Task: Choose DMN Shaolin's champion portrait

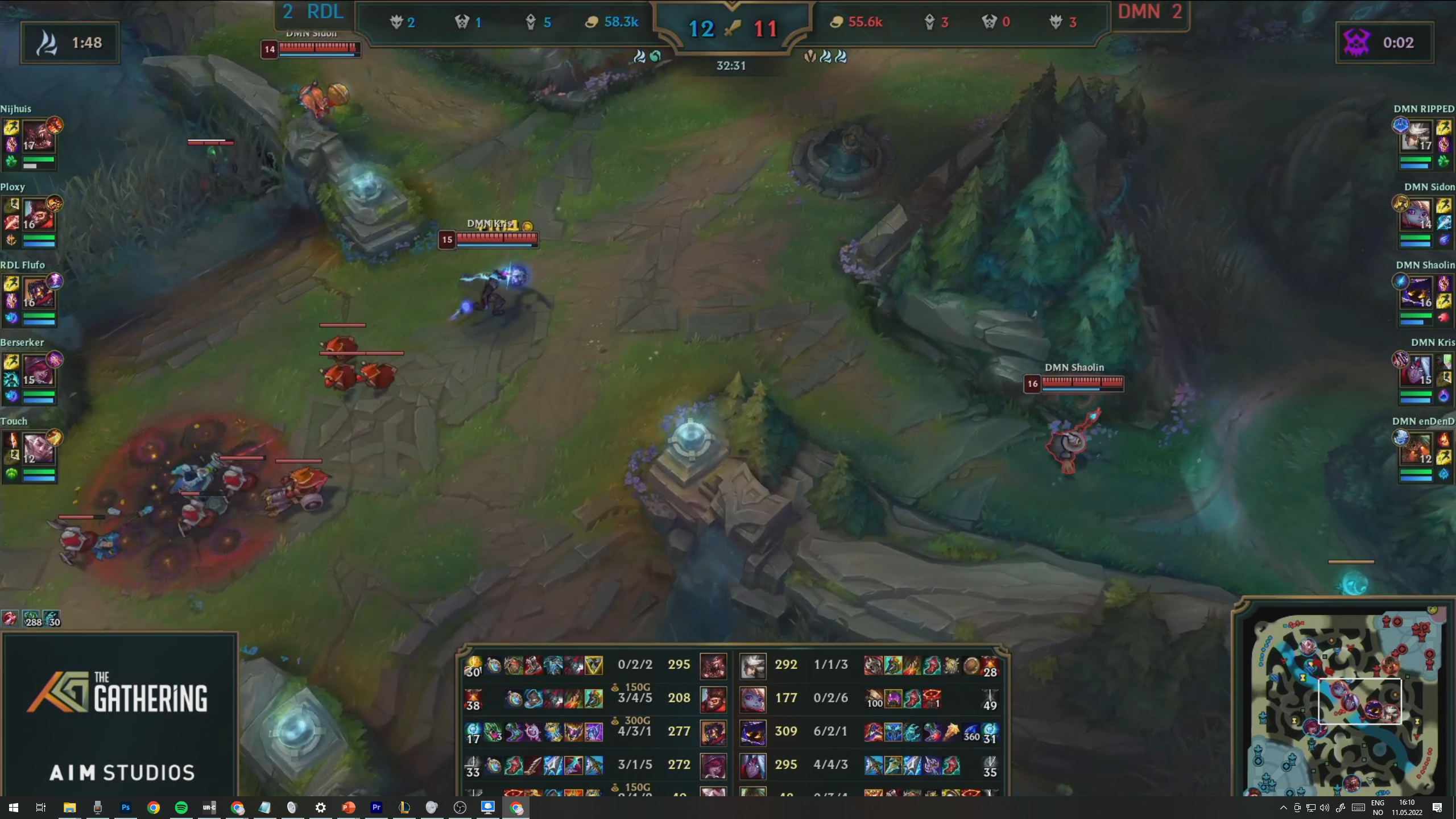Action: pos(1417,293)
